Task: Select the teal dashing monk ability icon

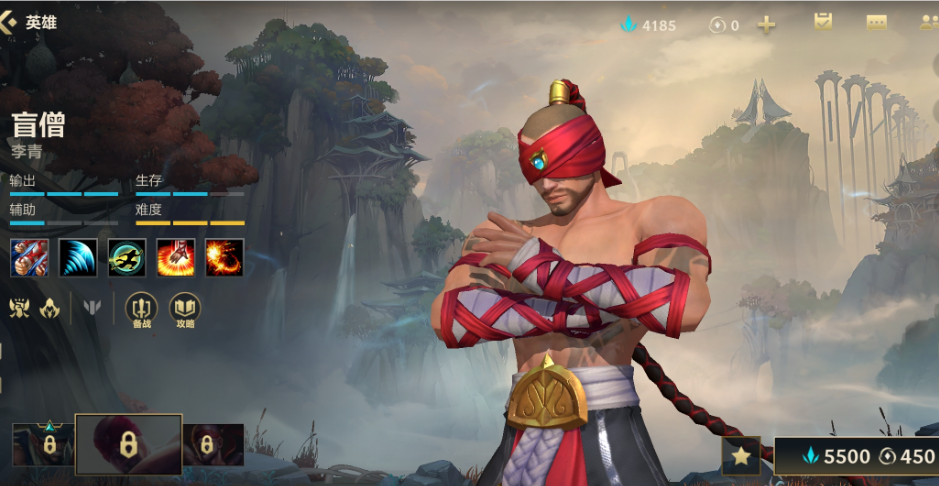Action: (127, 257)
